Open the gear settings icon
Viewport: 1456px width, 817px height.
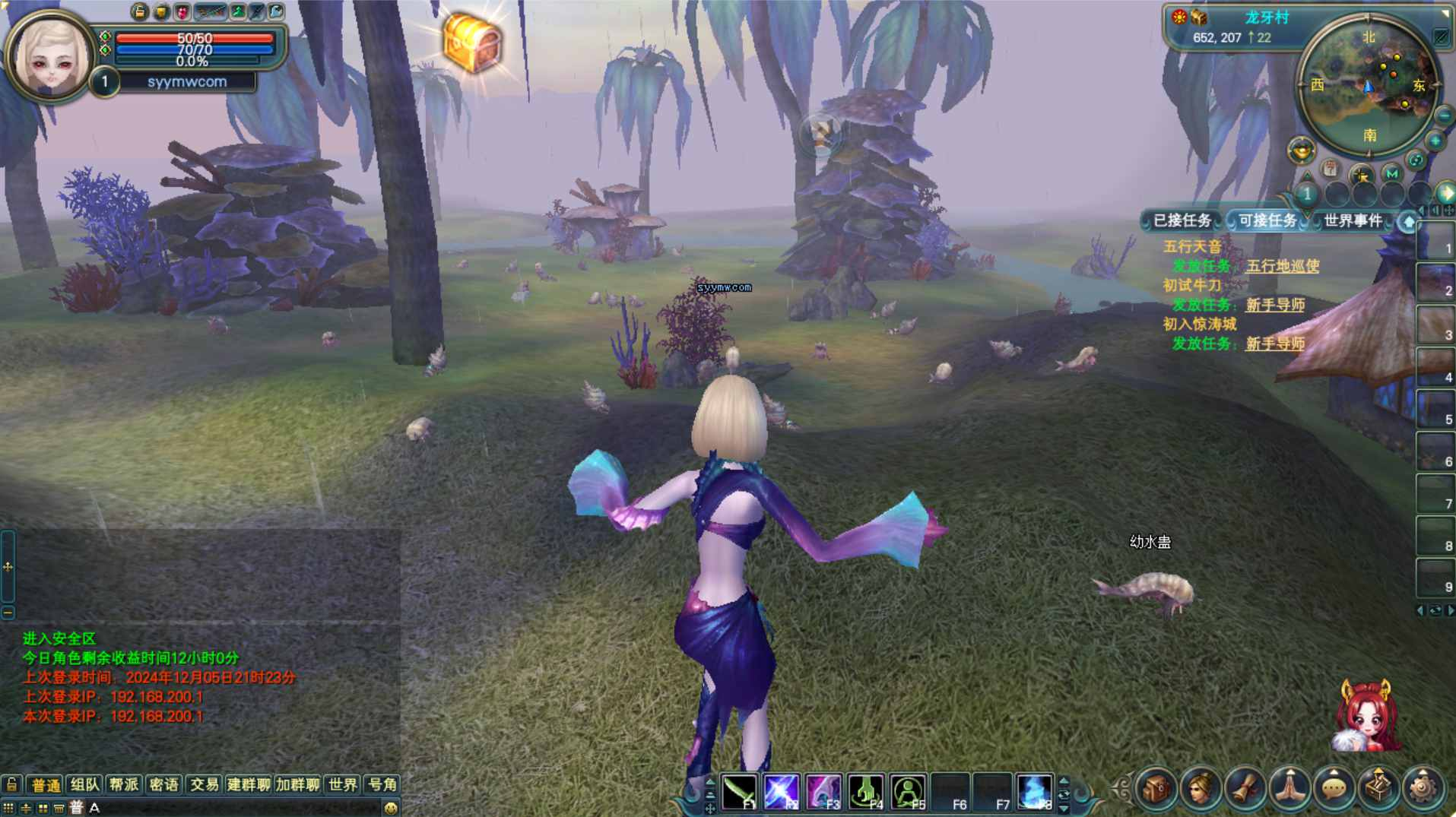1423,789
